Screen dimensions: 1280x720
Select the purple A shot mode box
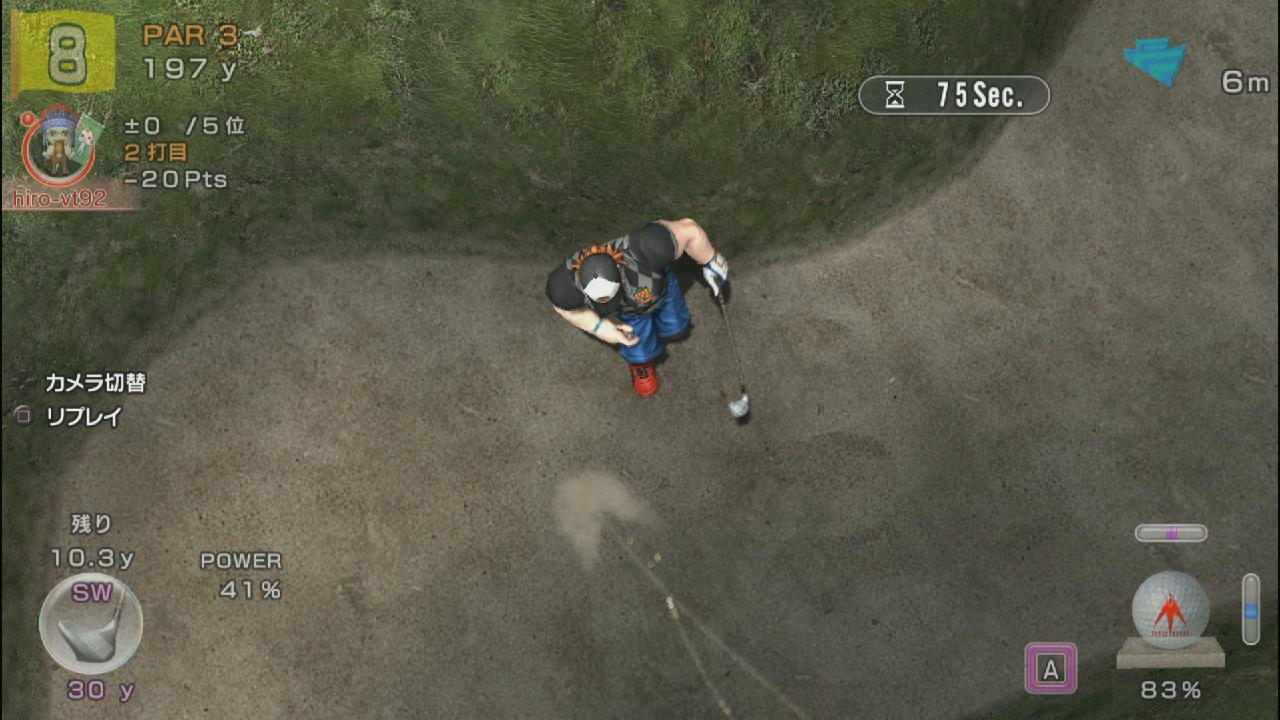click(1050, 668)
